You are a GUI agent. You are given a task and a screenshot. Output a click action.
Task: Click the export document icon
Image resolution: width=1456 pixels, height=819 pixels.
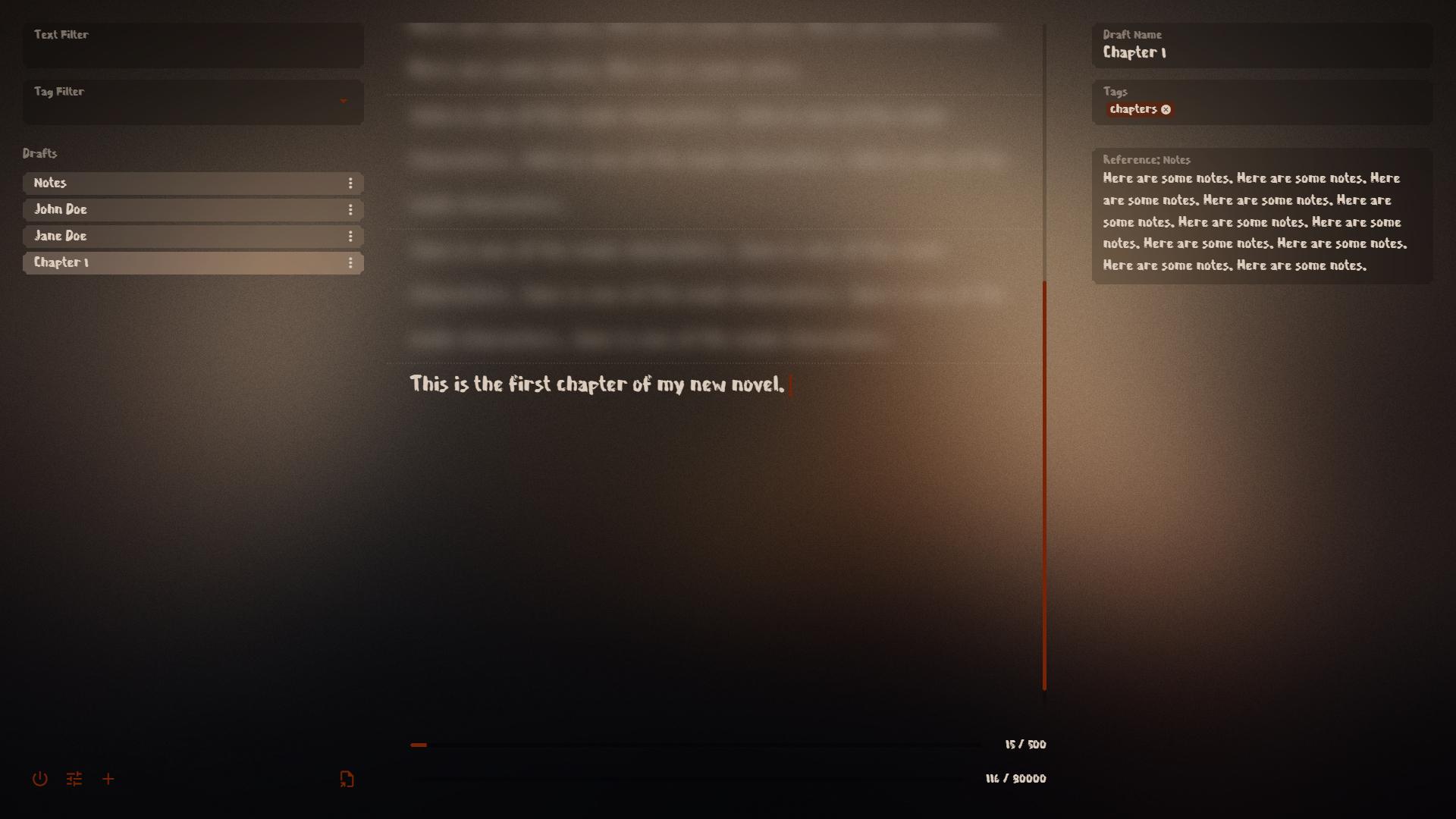click(347, 779)
